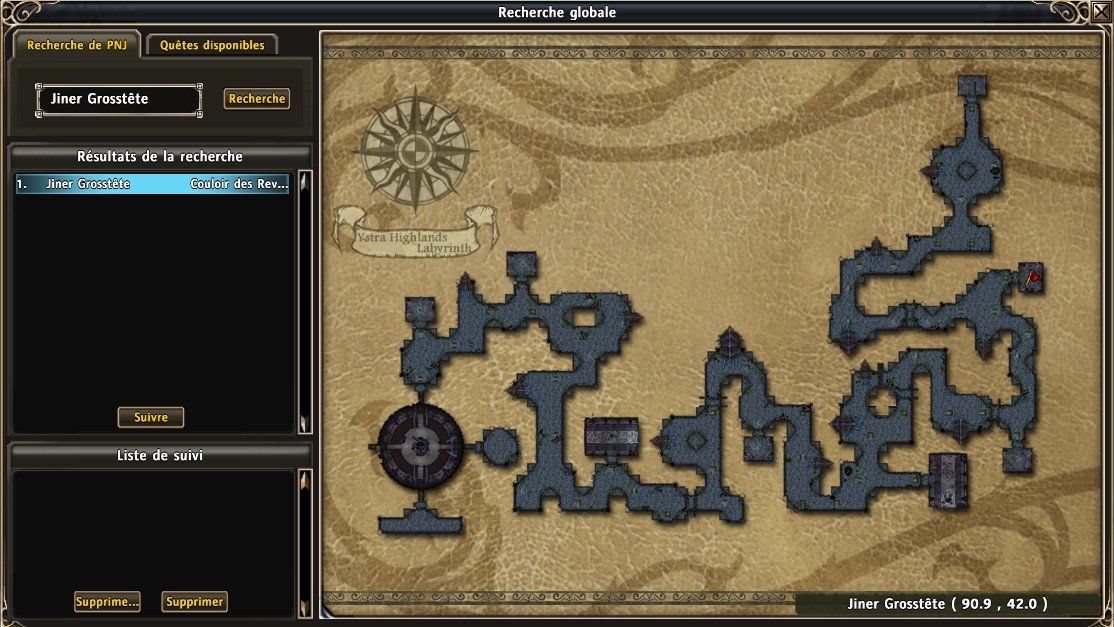This screenshot has width=1114, height=627.
Task: Close the Recherche globale window
Action: point(1101,11)
